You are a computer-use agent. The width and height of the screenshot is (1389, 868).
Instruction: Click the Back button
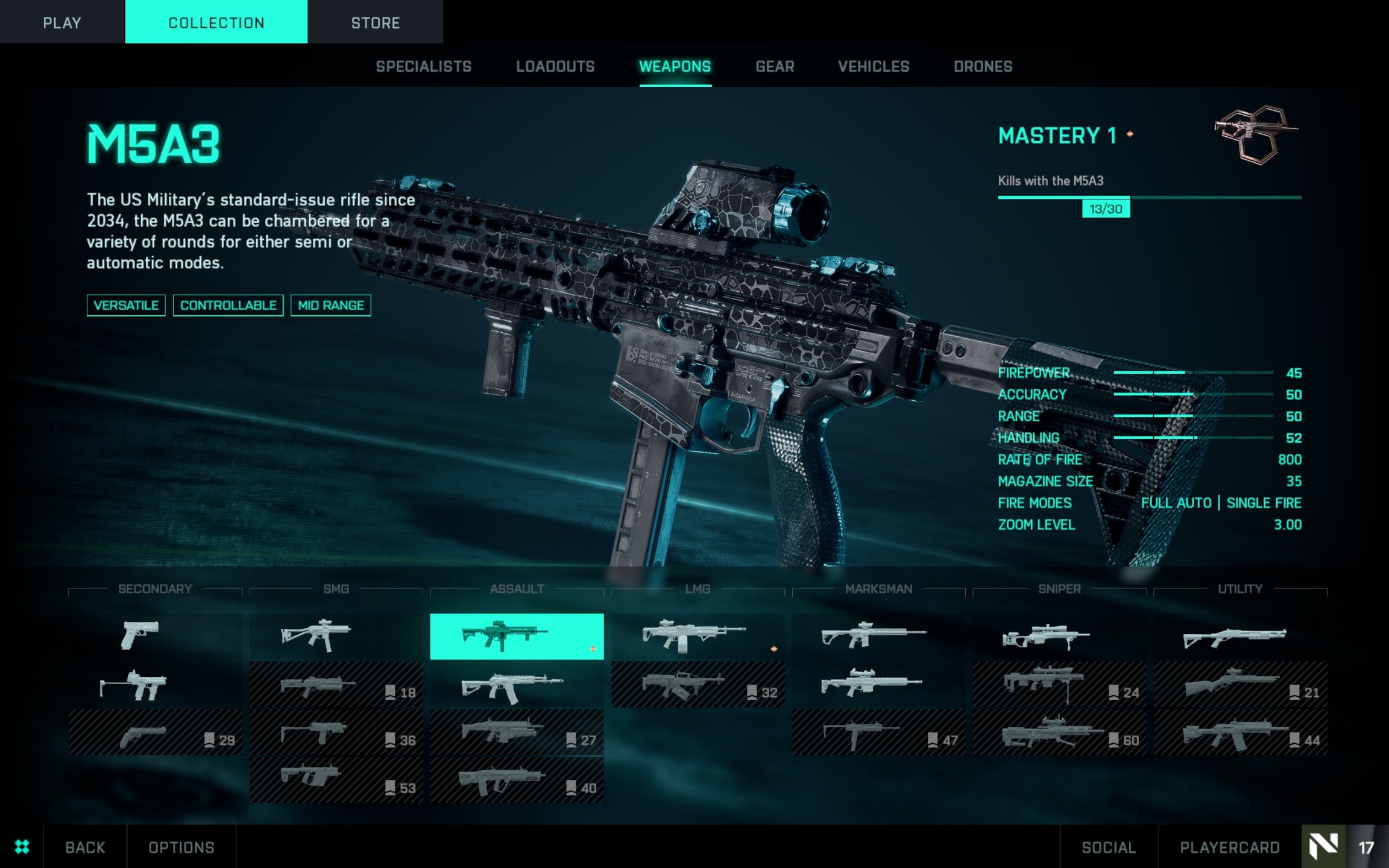click(85, 847)
